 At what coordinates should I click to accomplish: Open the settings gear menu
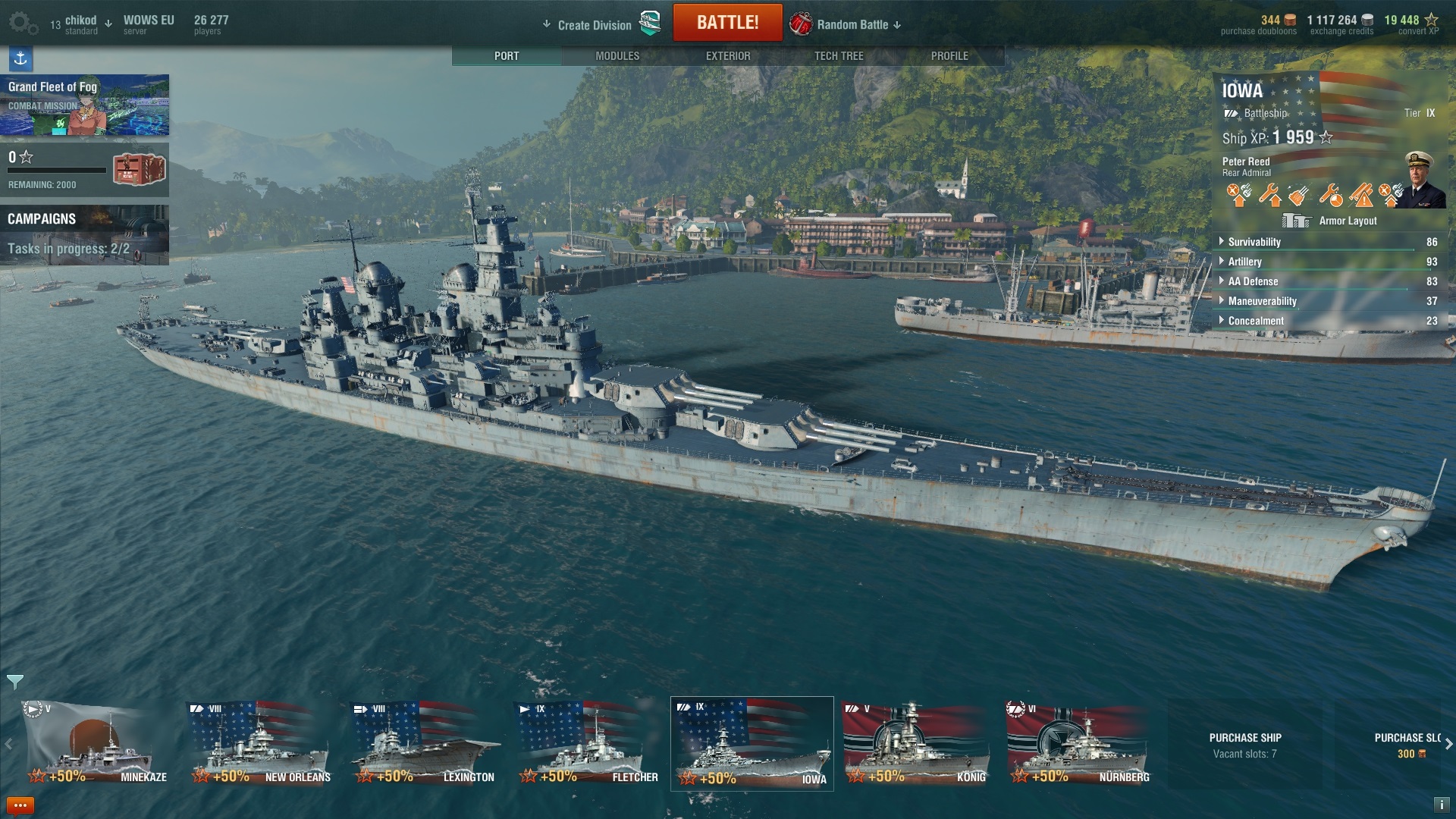tap(22, 24)
